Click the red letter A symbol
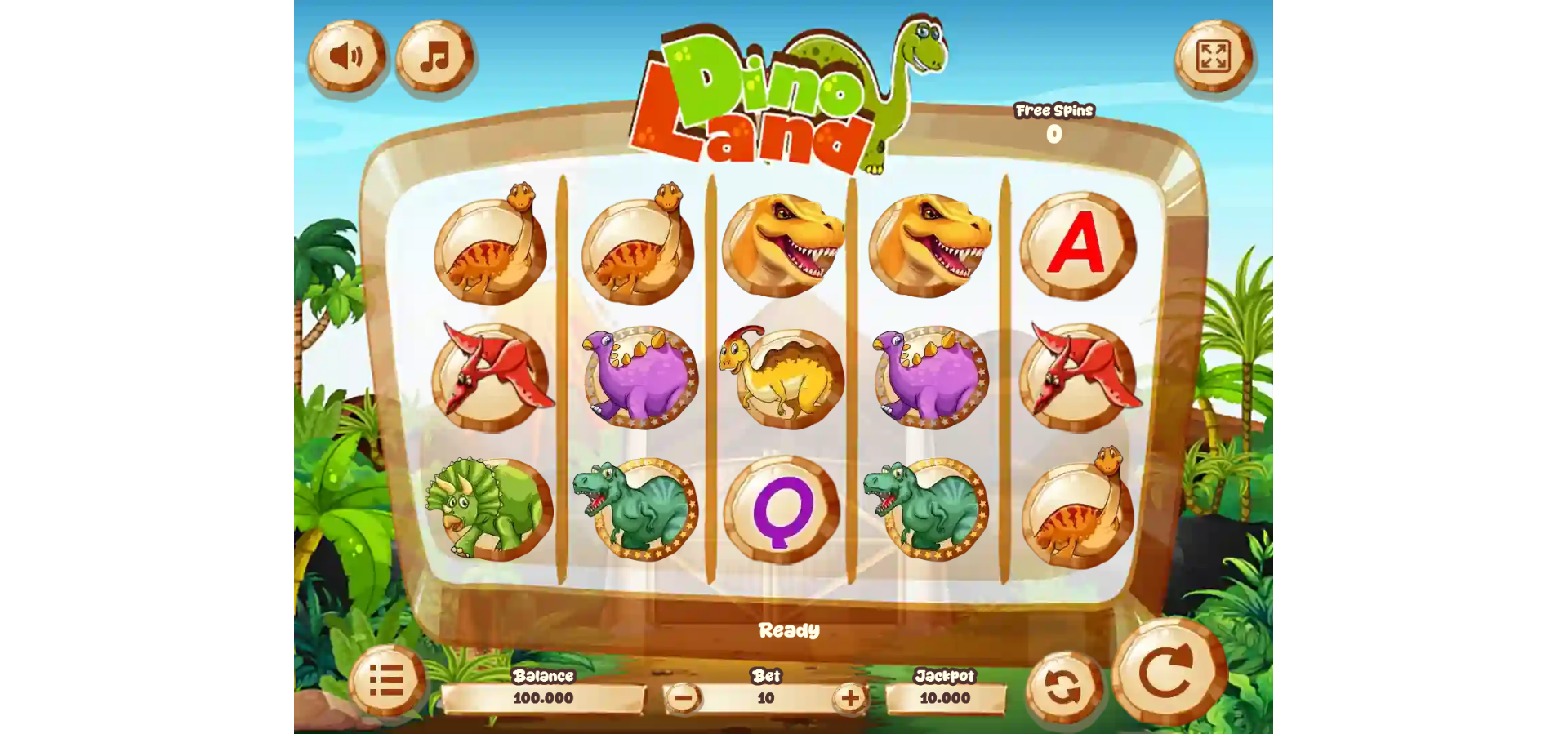The image size is (1568, 734). click(x=1080, y=245)
